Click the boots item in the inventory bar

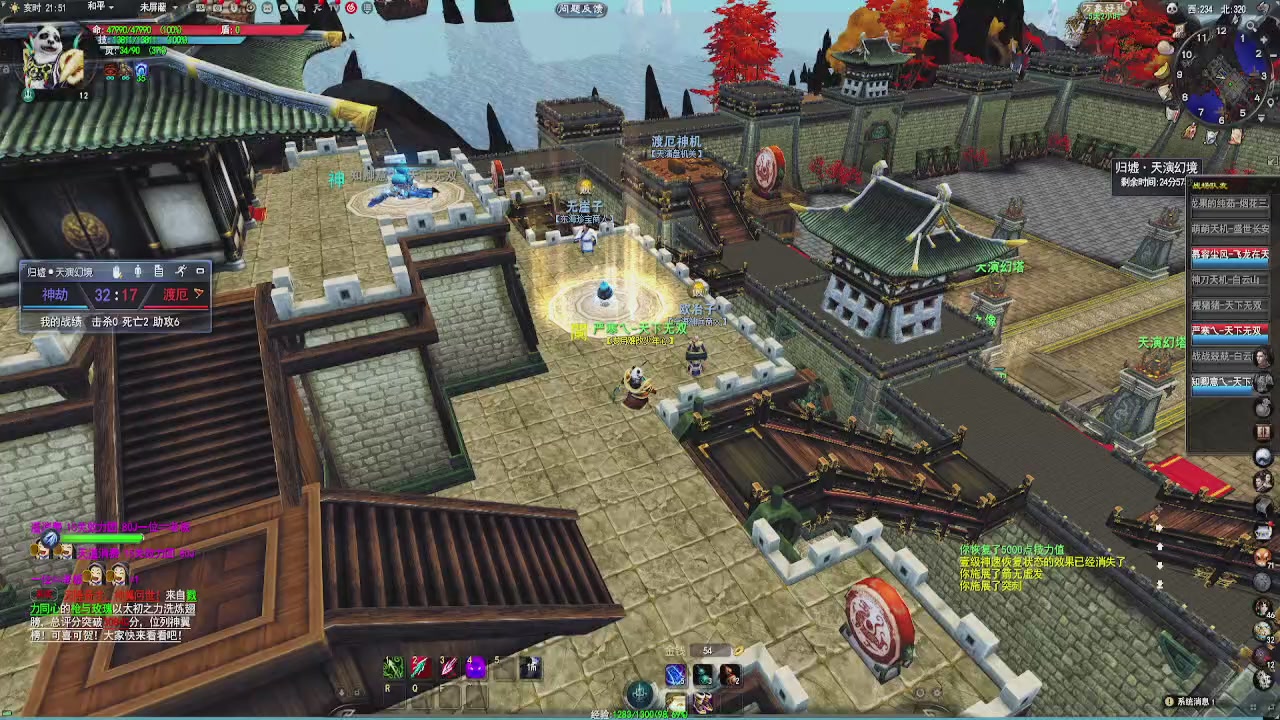tap(703, 701)
